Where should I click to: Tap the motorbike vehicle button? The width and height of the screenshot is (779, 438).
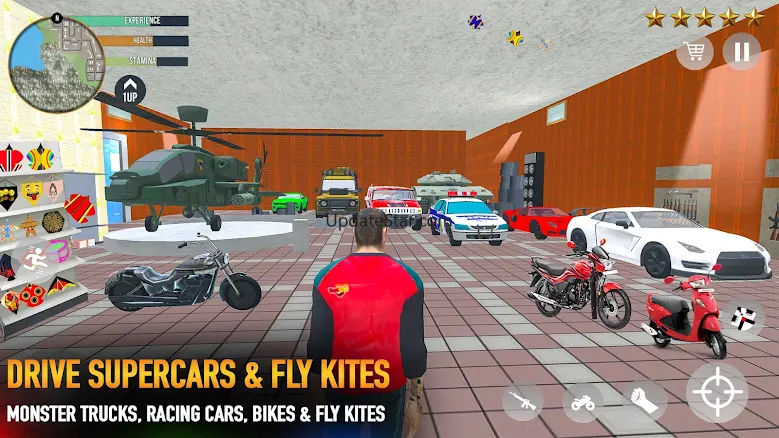pos(582,401)
